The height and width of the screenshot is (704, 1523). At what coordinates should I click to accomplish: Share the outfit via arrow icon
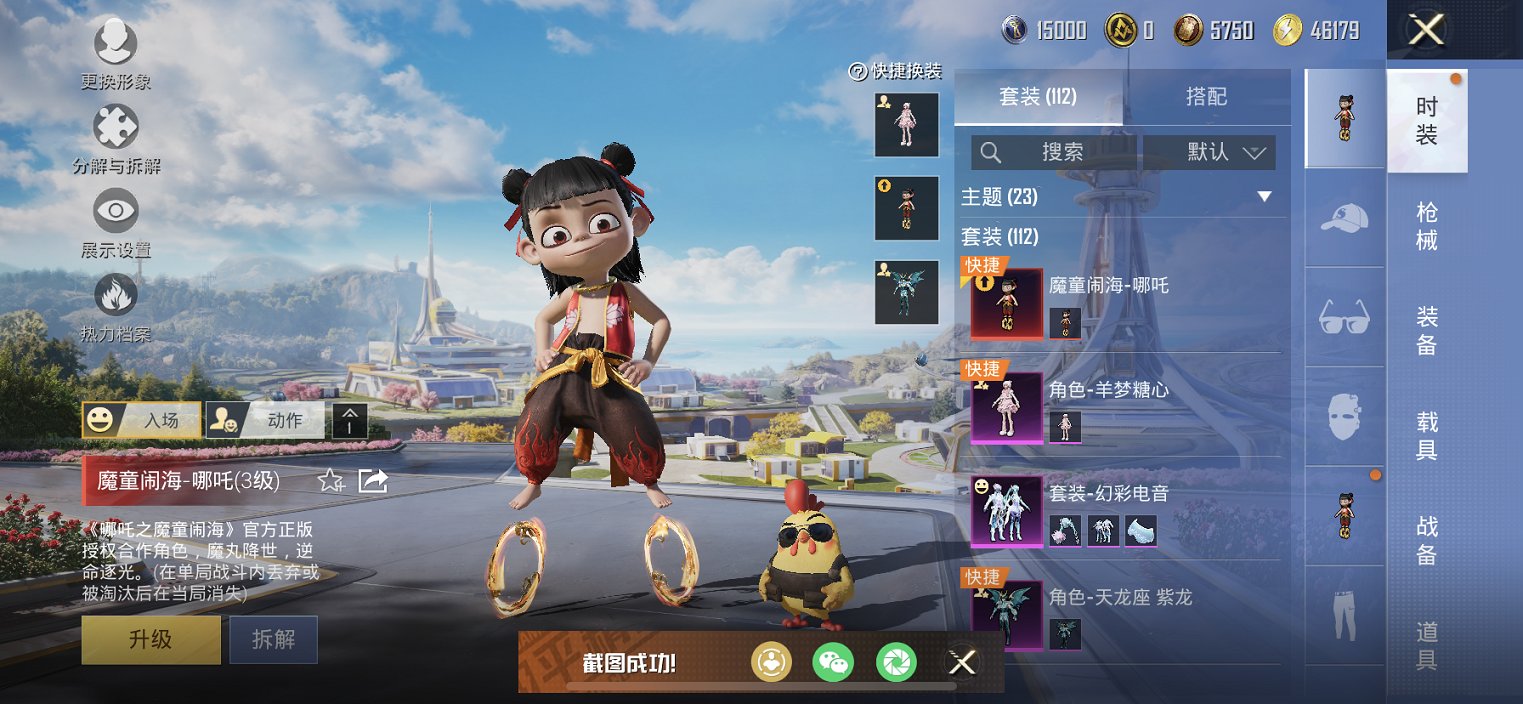click(372, 481)
